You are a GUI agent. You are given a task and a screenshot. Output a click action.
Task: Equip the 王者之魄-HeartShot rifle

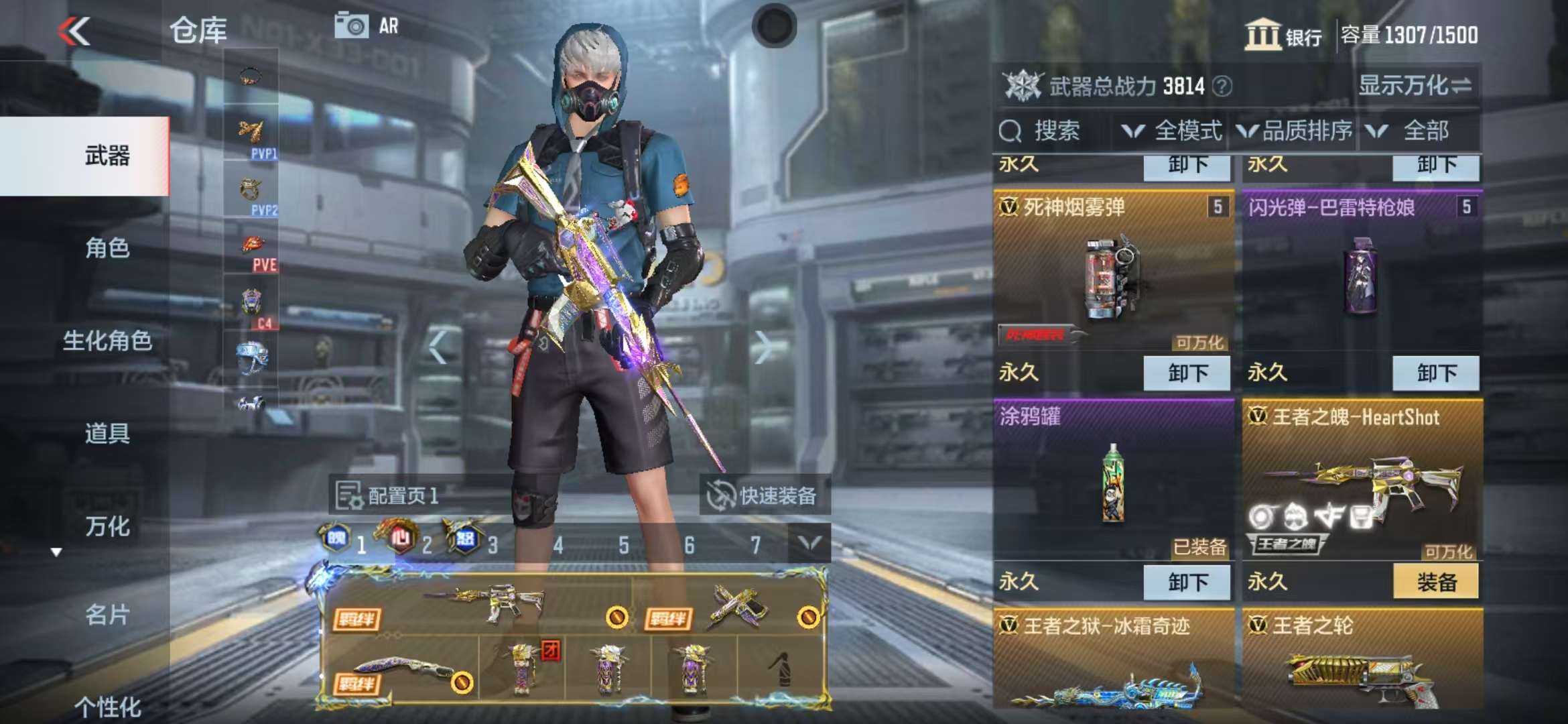tap(1435, 582)
